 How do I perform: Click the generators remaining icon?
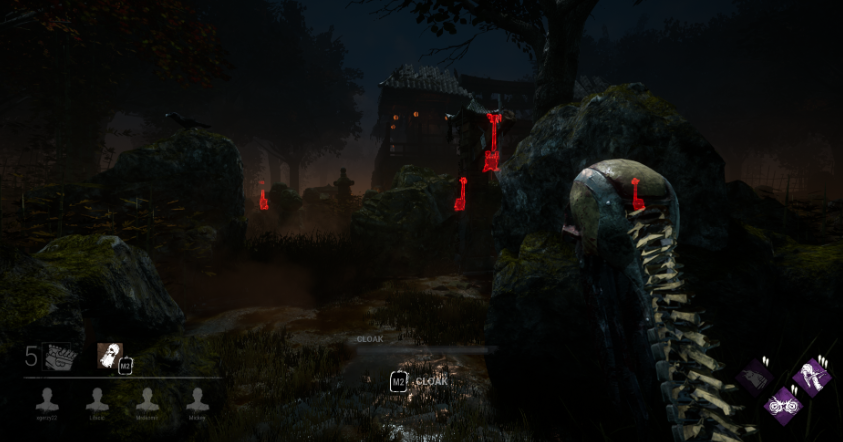pyautogui.click(x=60, y=356)
